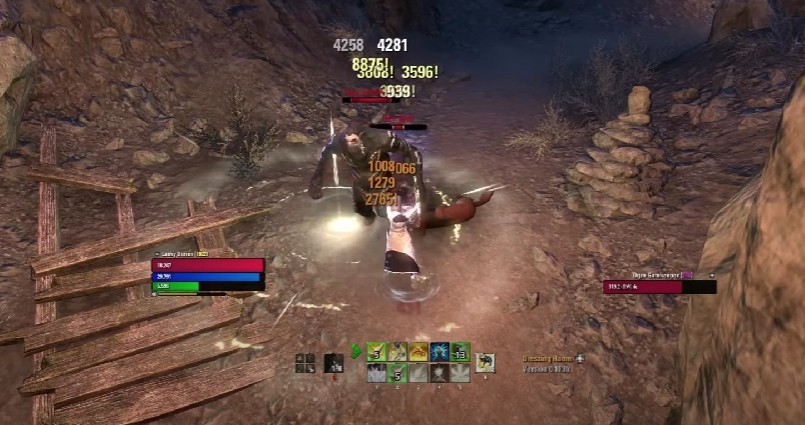The height and width of the screenshot is (425, 805).
Task: Click the four-icon status cluster
Action: [305, 363]
